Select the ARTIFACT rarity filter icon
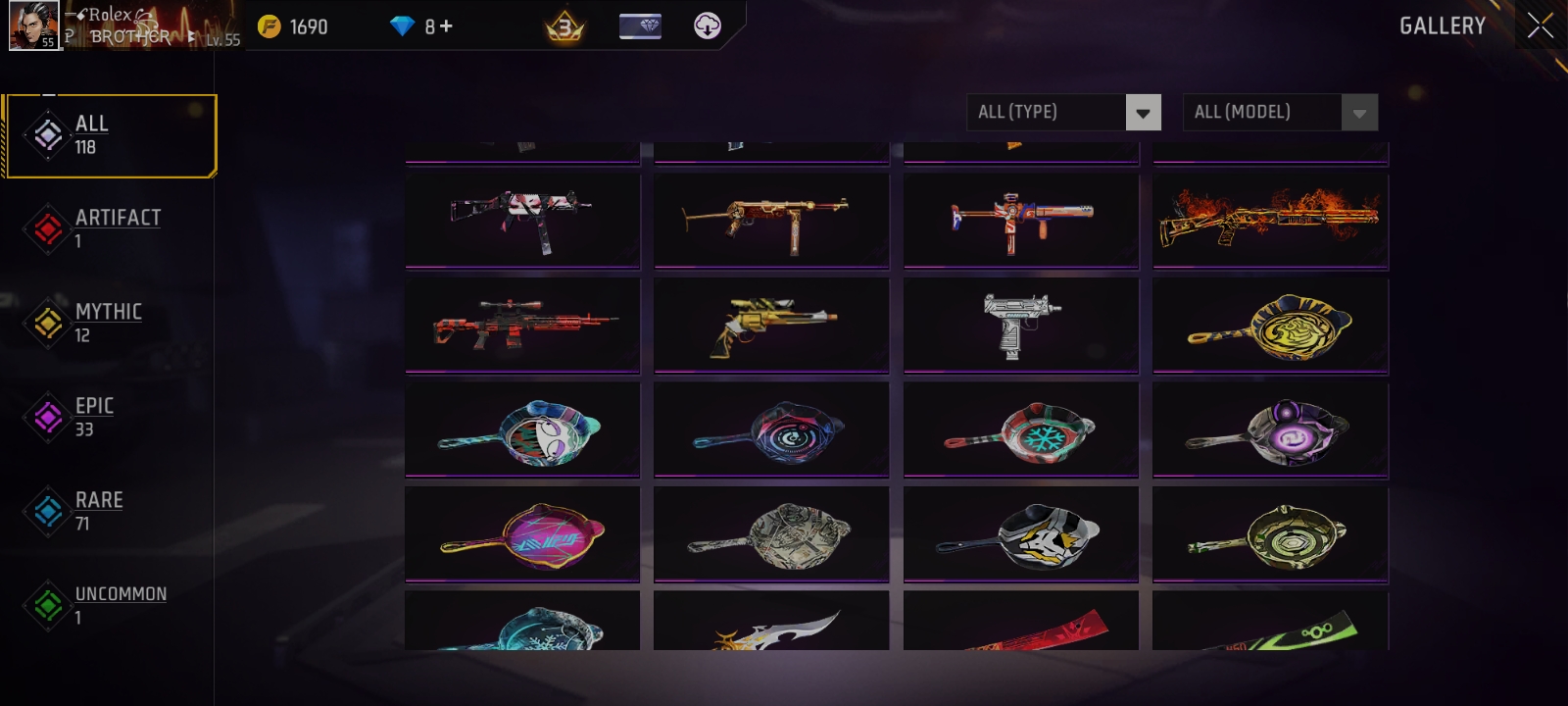This screenshot has height=706, width=1568. tap(47, 227)
